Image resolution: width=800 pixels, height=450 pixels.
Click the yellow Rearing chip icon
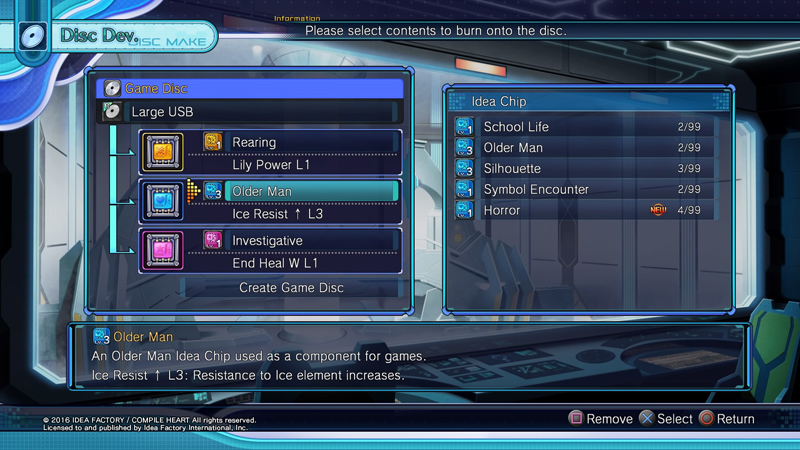(162, 152)
